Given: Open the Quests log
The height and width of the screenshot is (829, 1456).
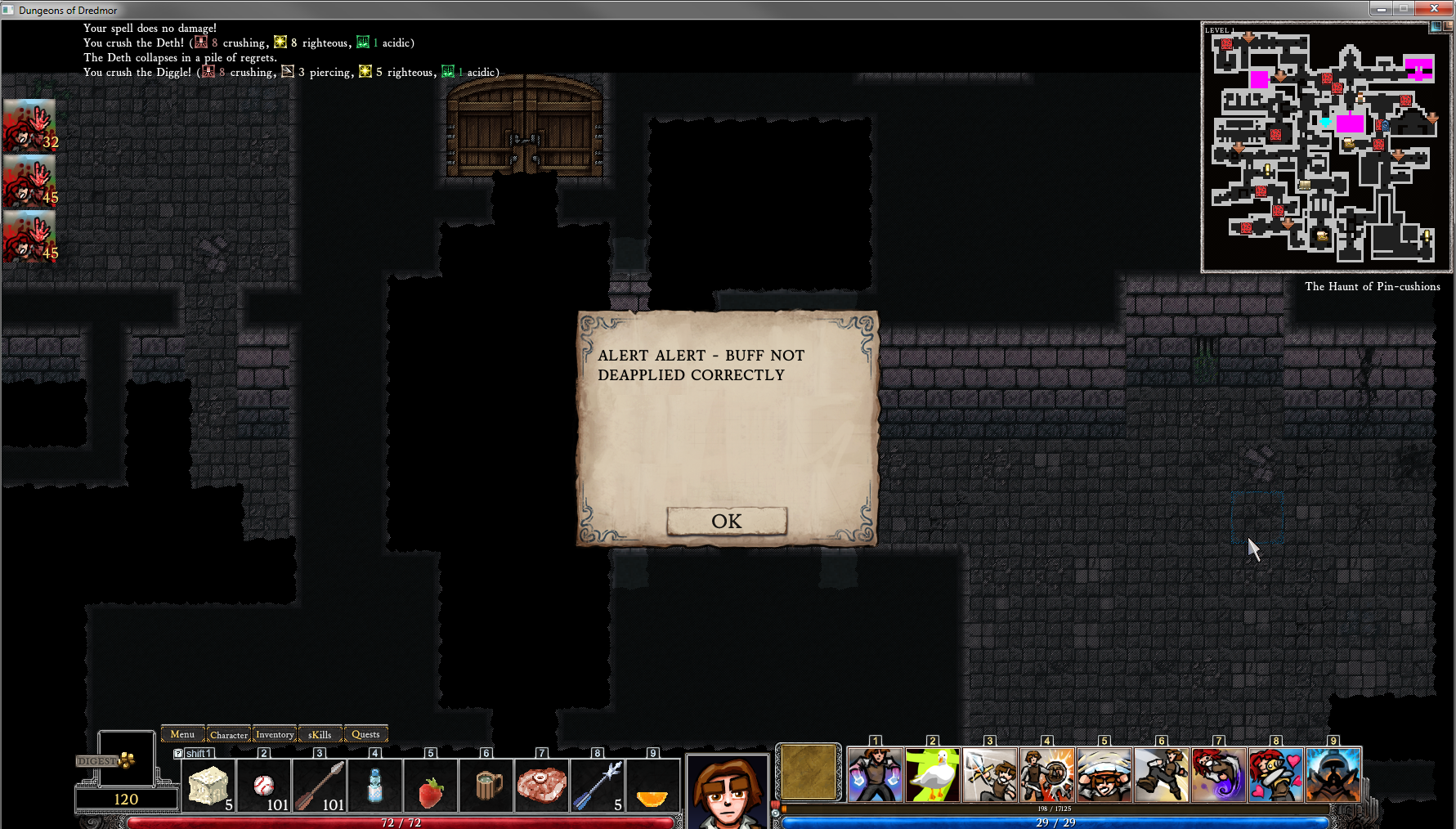Looking at the screenshot, I should (365, 734).
